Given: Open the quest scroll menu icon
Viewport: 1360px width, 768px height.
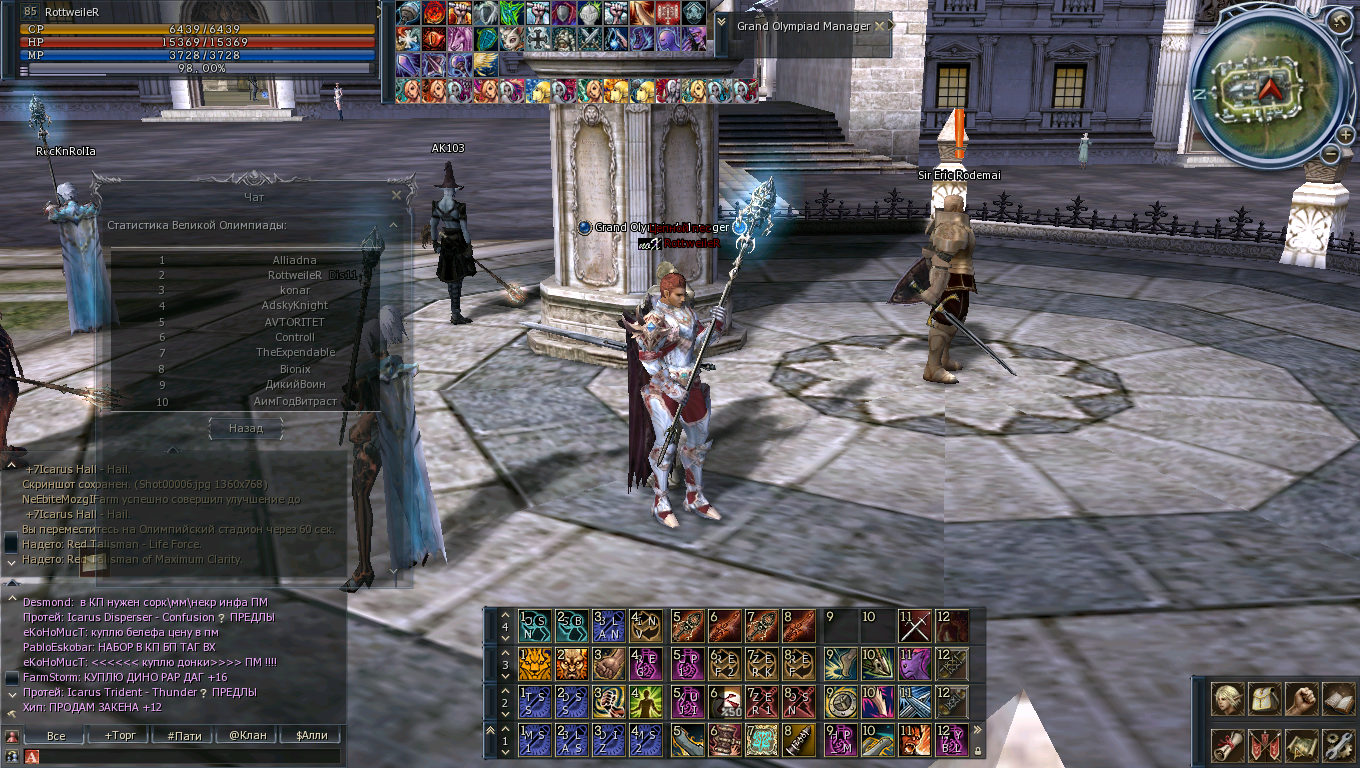Looking at the screenshot, I should tap(1227, 745).
